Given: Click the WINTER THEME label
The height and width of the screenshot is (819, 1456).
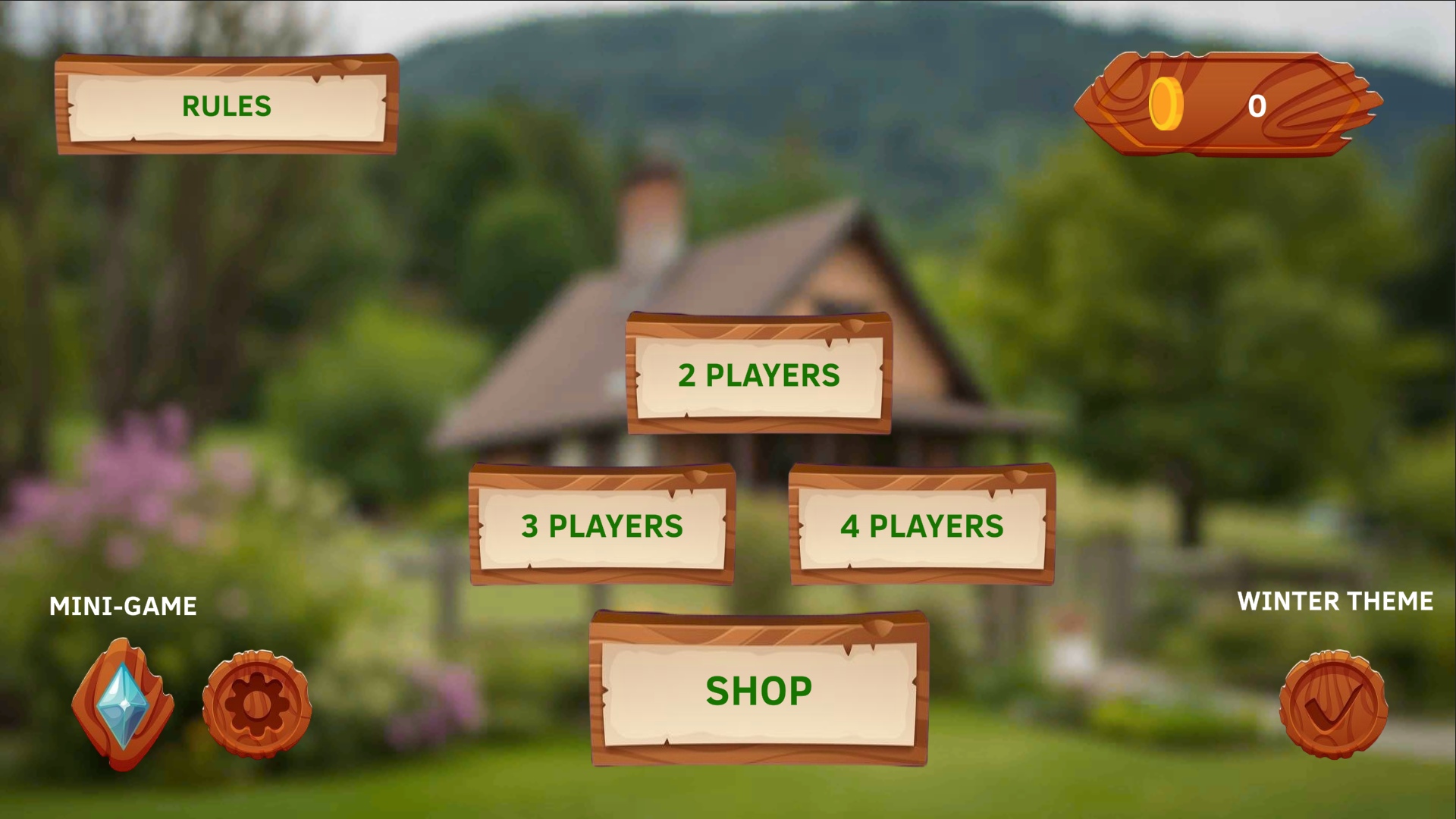Looking at the screenshot, I should point(1334,602).
